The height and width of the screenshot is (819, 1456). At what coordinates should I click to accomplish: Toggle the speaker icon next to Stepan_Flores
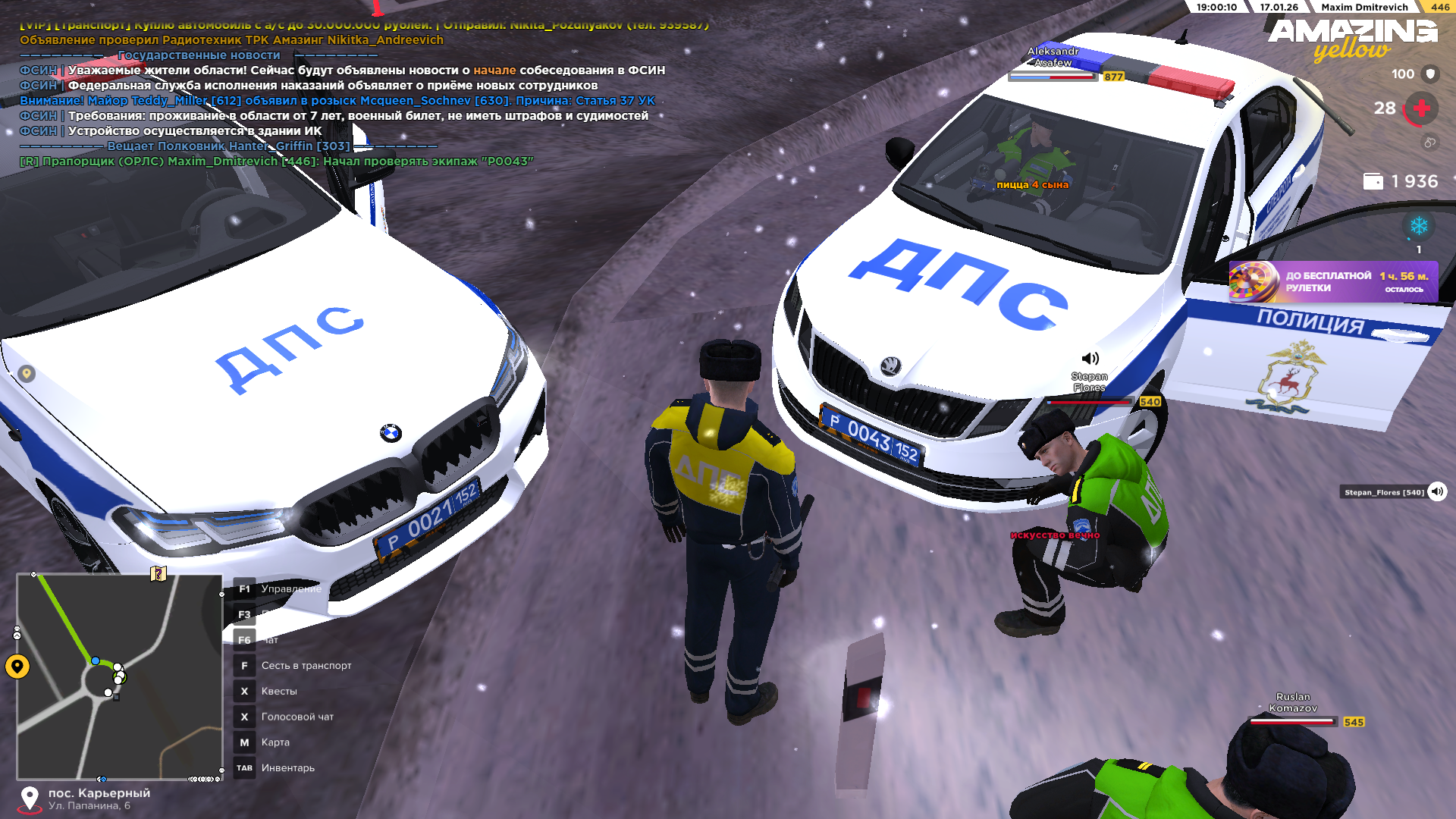click(x=1437, y=492)
